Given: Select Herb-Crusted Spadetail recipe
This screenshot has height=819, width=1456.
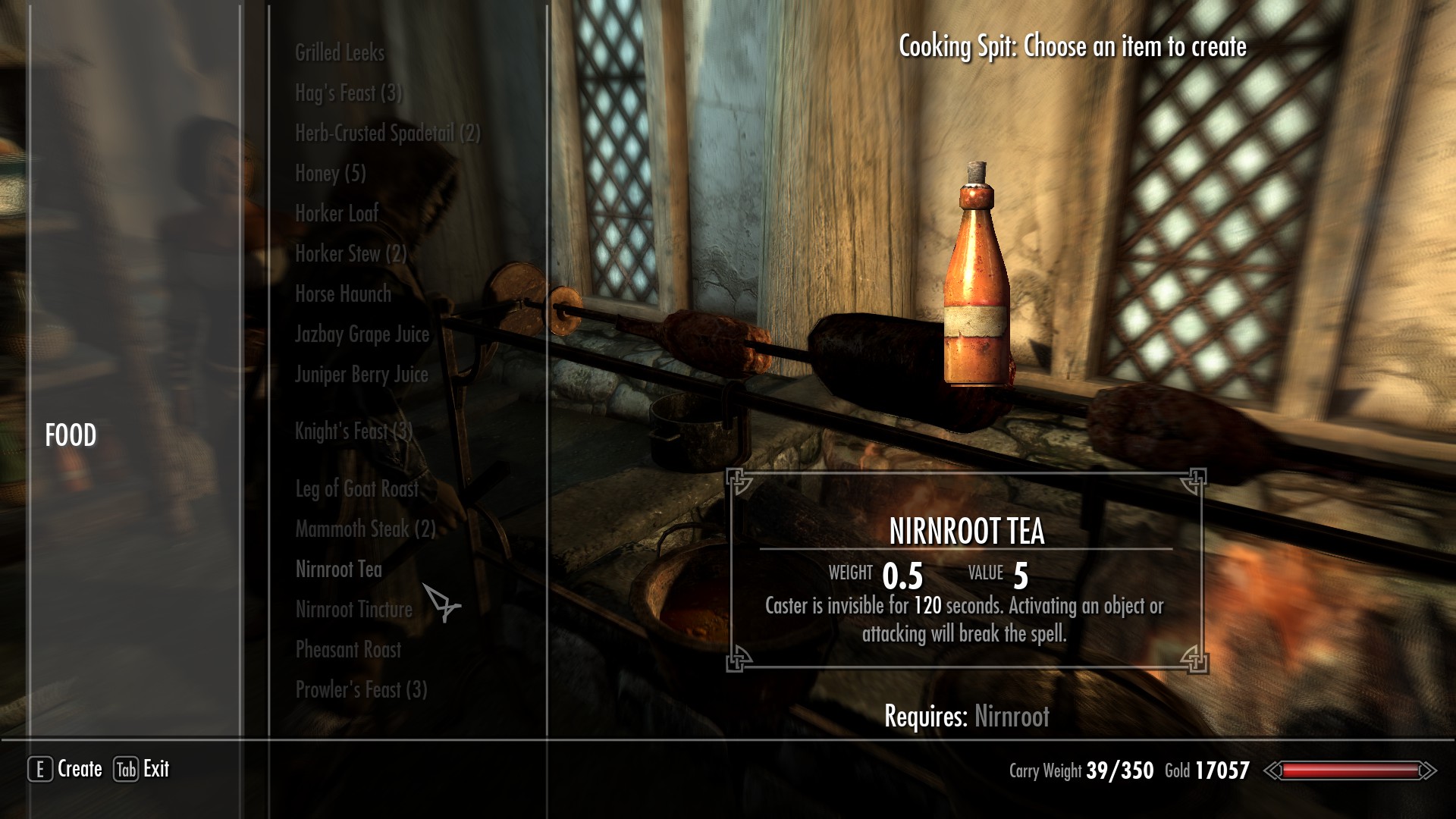Looking at the screenshot, I should [388, 133].
